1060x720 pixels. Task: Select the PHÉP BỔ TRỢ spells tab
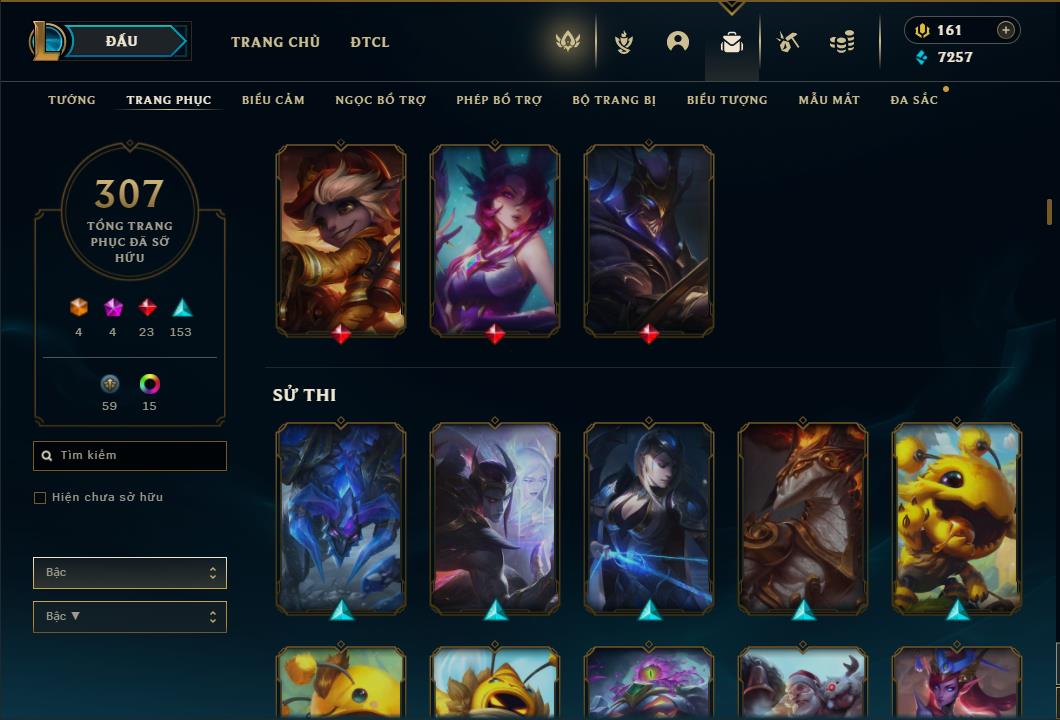coord(499,100)
